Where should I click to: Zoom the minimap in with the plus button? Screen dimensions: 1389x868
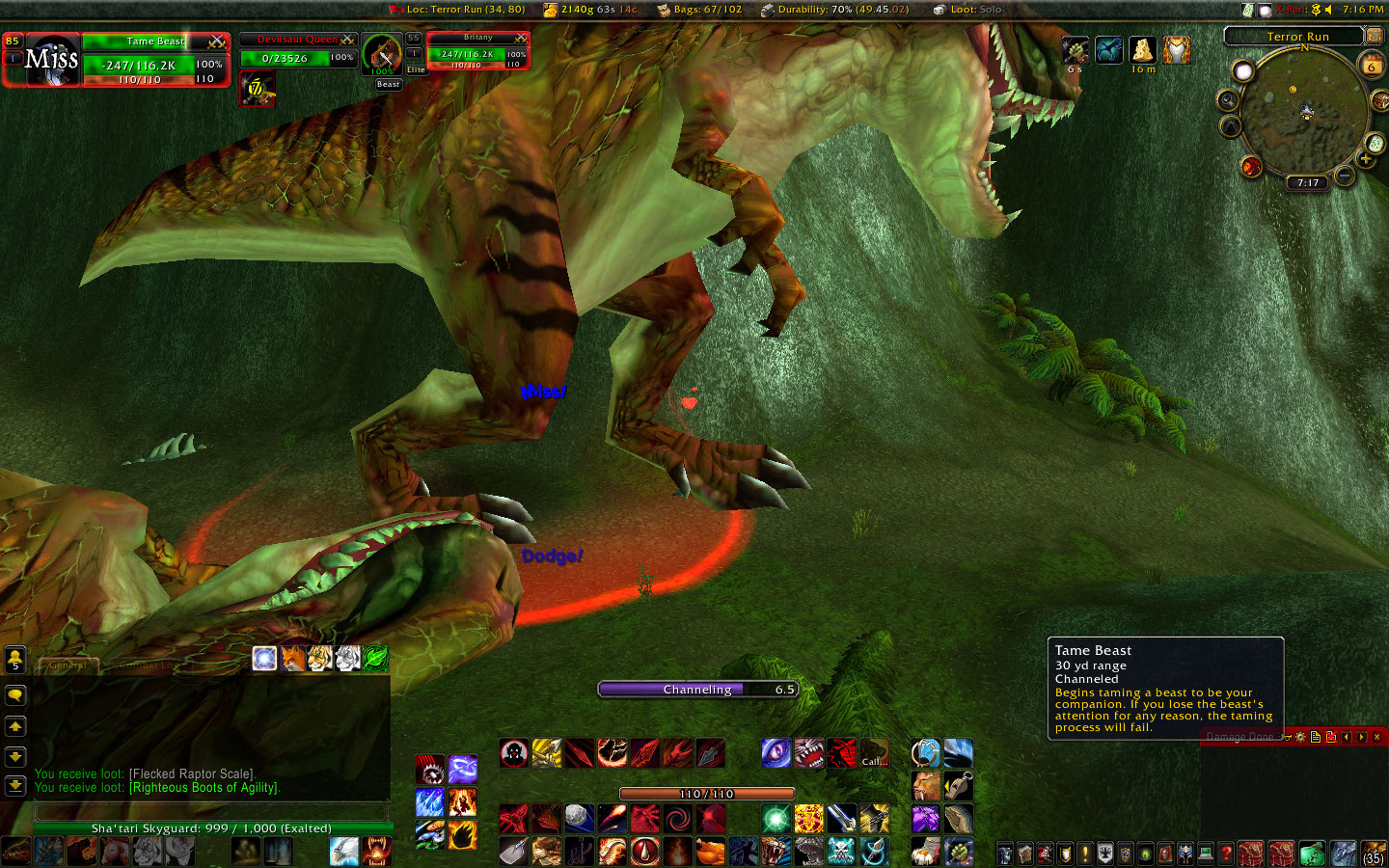tap(1366, 159)
